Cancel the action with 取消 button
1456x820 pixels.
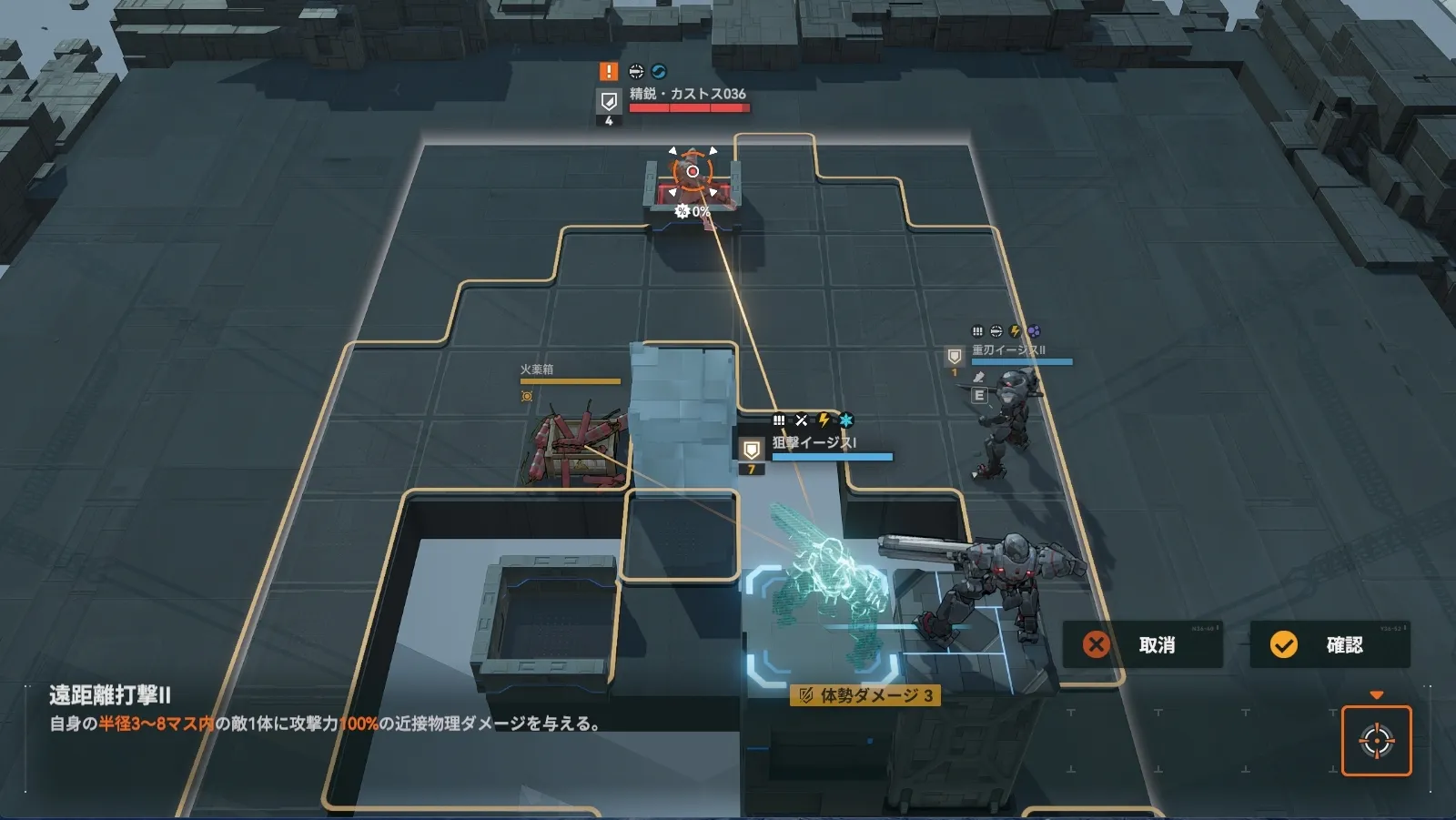(x=1142, y=645)
